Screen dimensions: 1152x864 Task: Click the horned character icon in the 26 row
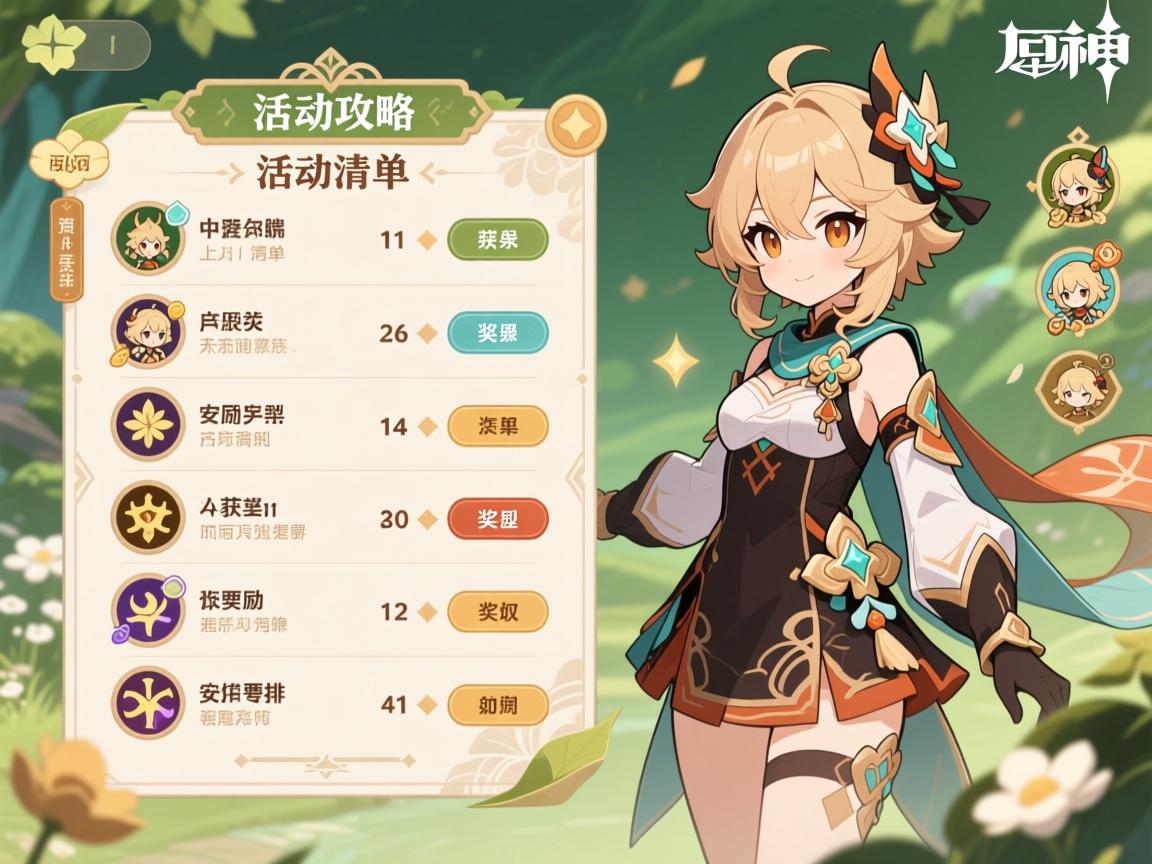pos(147,332)
